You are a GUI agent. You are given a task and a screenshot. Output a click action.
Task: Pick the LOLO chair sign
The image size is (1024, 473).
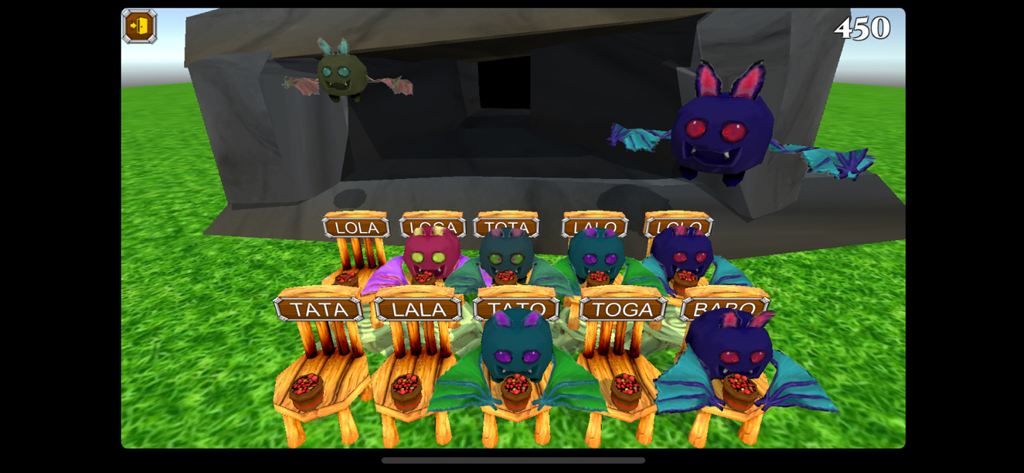pos(677,223)
